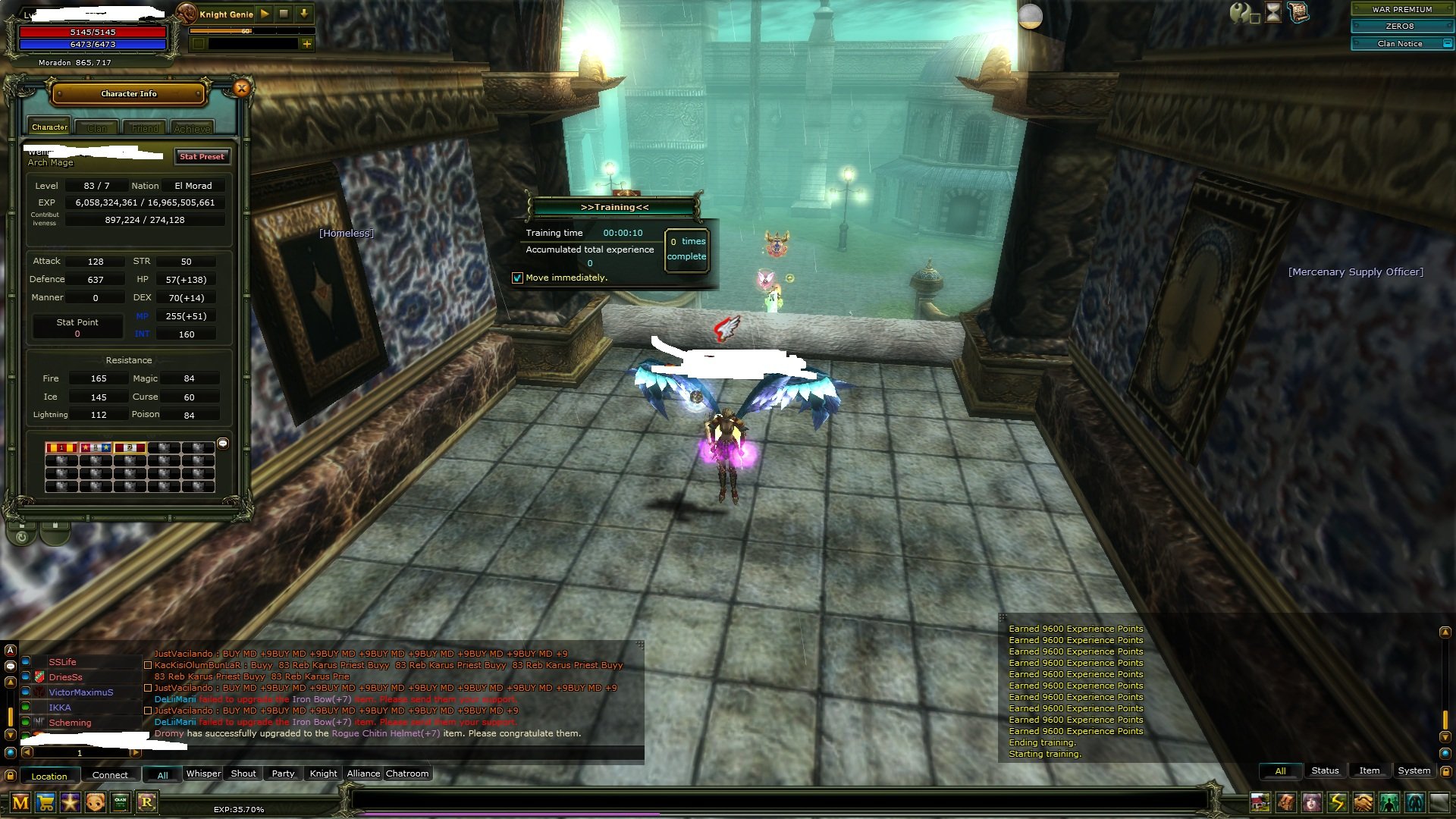Click the handshake trade icon bottom right
Image resolution: width=1456 pixels, height=819 pixels.
[x=1363, y=802]
